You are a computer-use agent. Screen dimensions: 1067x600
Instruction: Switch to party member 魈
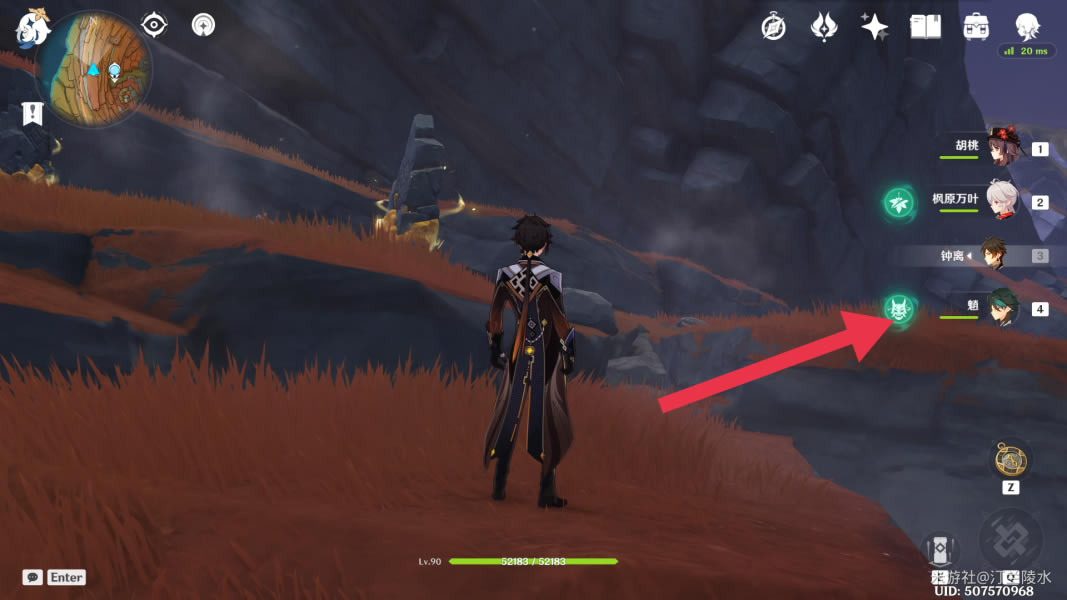point(1001,308)
